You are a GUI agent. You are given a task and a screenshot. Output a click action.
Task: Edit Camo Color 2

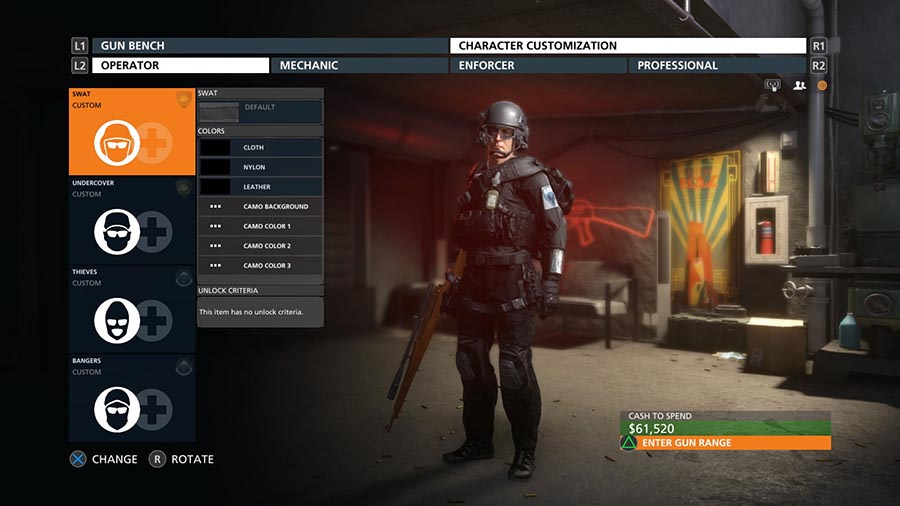tap(260, 246)
